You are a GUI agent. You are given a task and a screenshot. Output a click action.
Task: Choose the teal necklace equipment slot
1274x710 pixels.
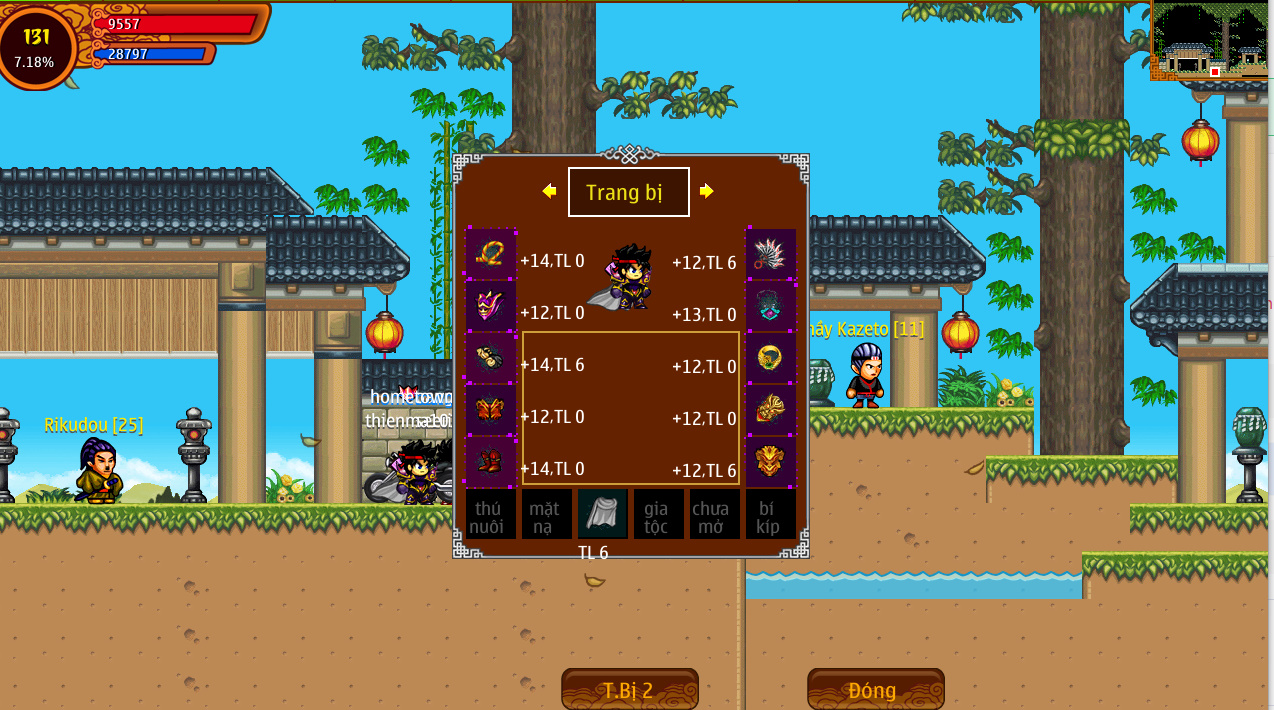pos(771,306)
